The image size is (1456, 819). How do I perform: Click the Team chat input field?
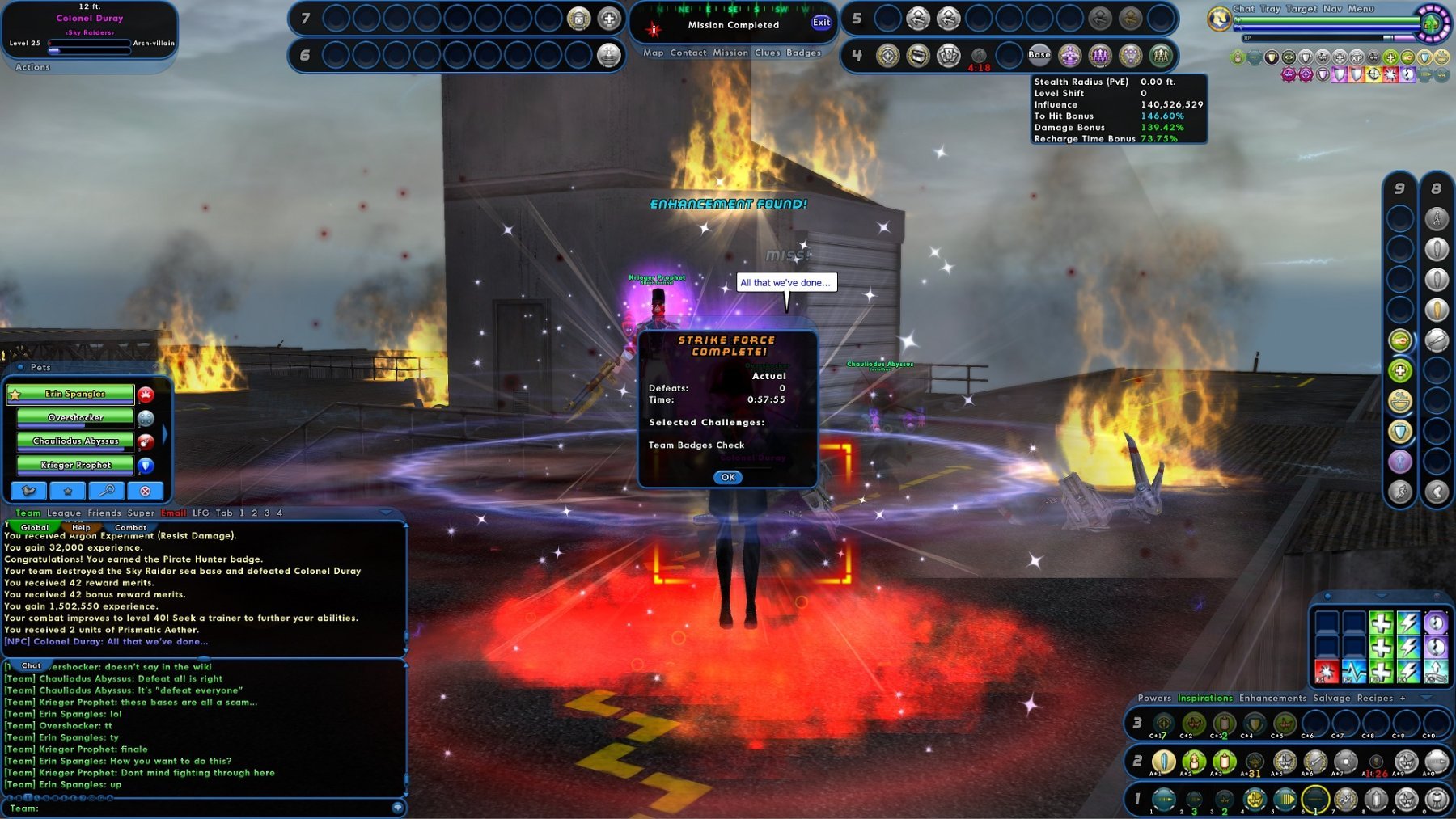click(x=210, y=808)
